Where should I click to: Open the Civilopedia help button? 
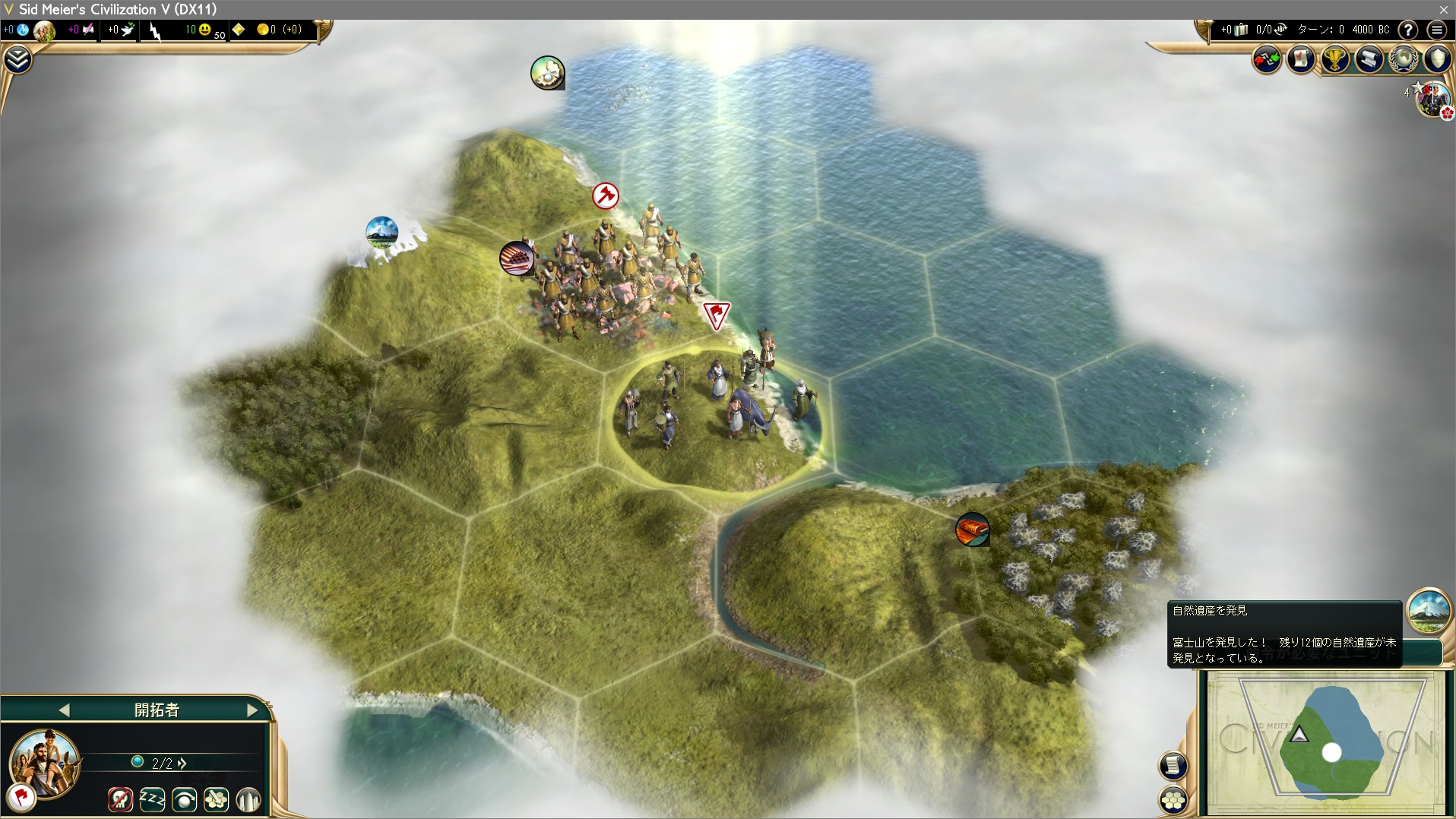coord(1408,30)
